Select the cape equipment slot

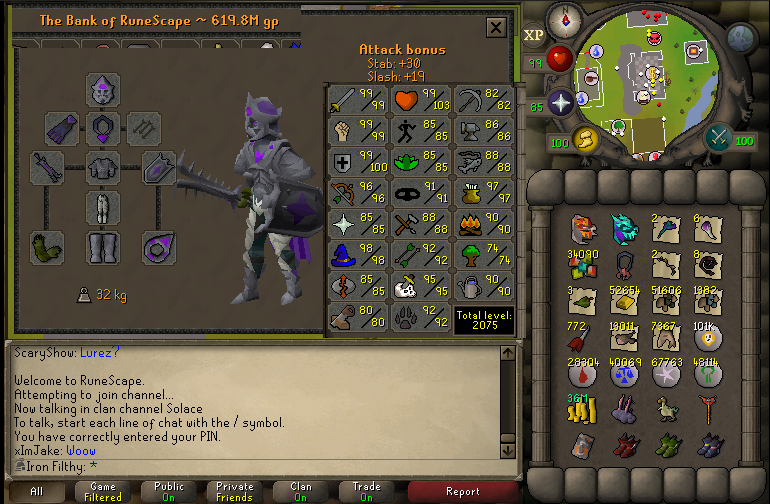click(x=62, y=128)
